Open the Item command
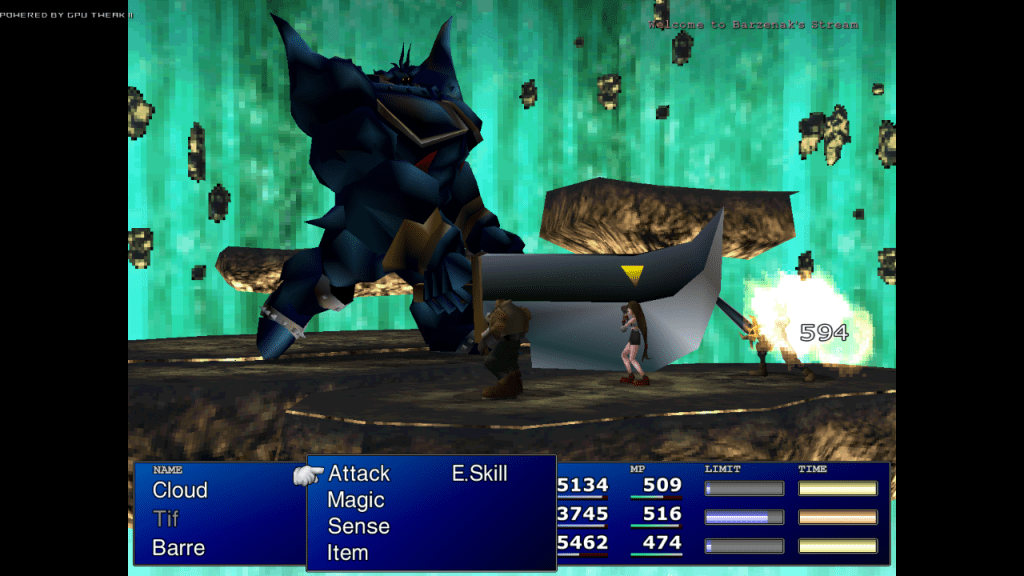This screenshot has height=576, width=1024. pos(347,552)
